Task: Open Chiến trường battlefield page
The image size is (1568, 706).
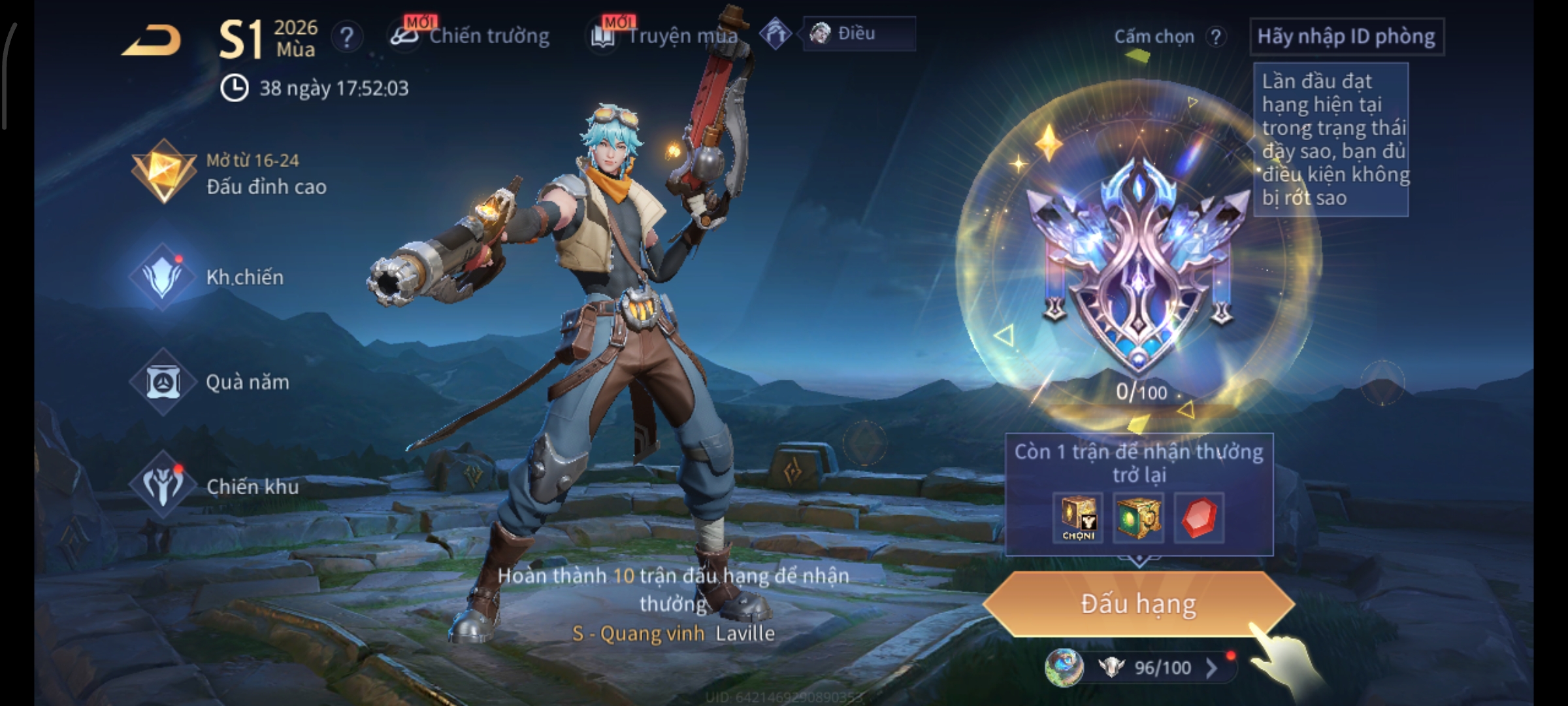Action: tap(470, 35)
